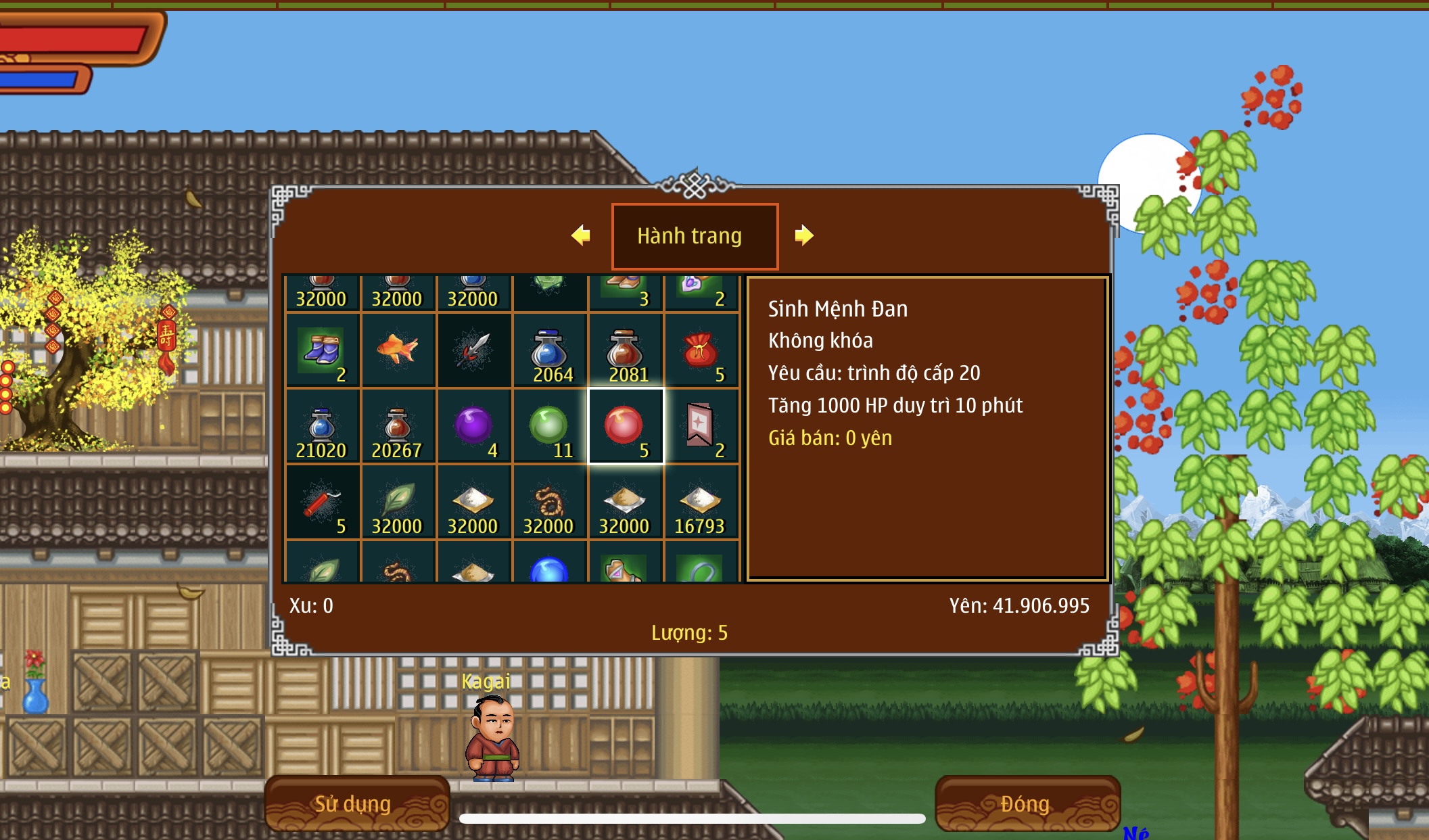Select the coiled brown worm item slot
This screenshot has width=1429, height=840.
coord(550,503)
